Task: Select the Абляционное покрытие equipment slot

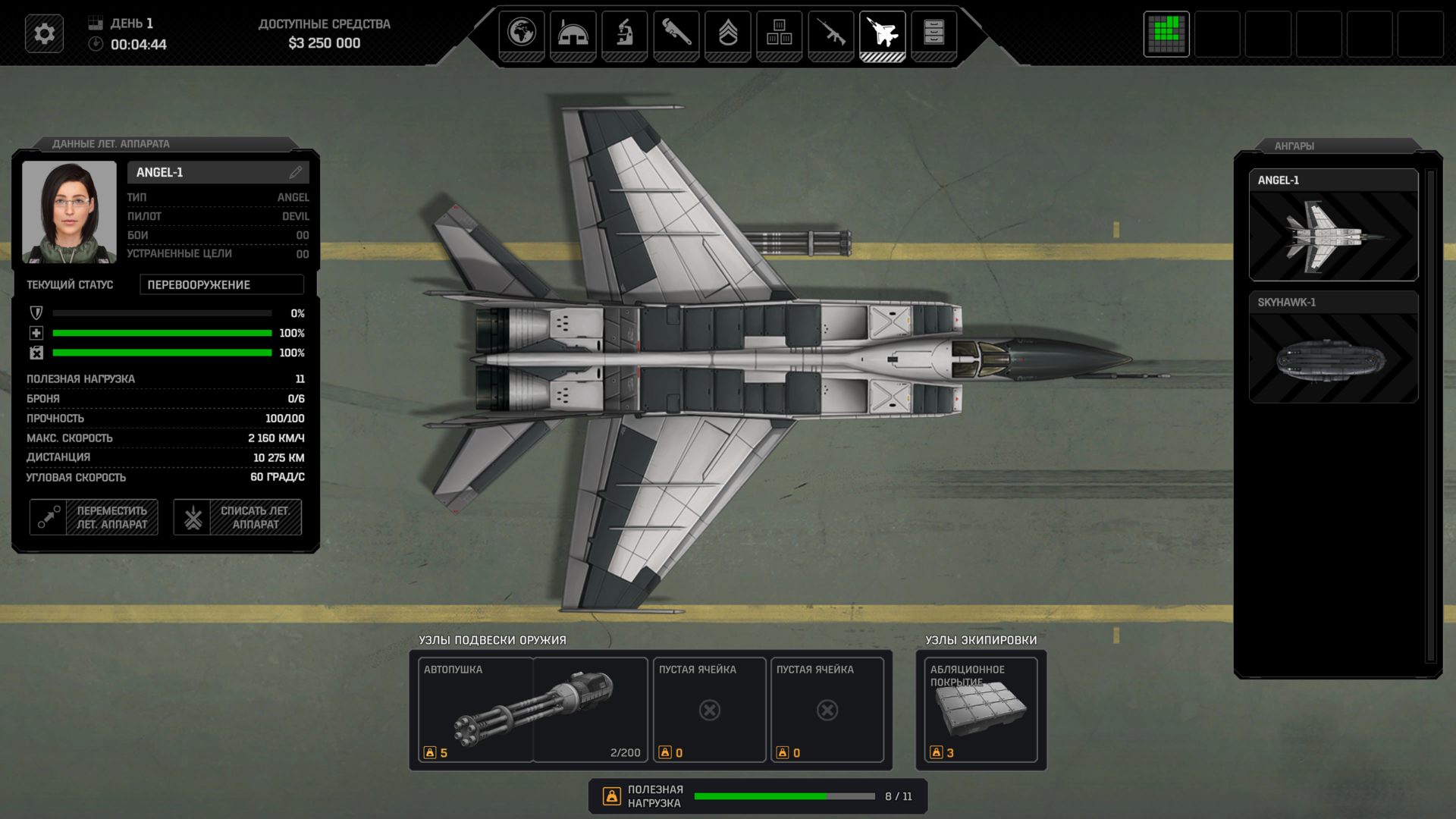Action: [x=981, y=710]
